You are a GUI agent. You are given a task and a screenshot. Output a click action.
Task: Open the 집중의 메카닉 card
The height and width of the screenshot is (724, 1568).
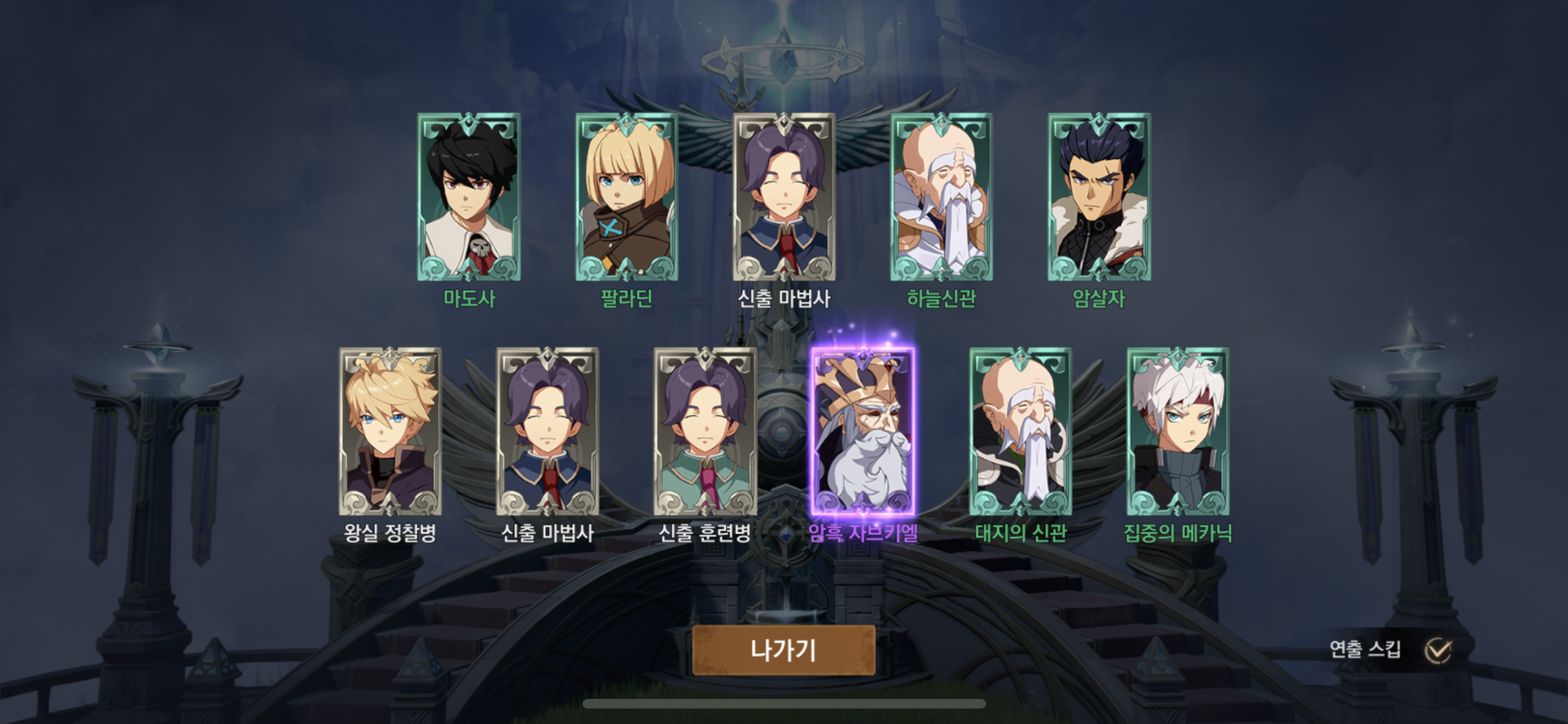click(x=1177, y=431)
